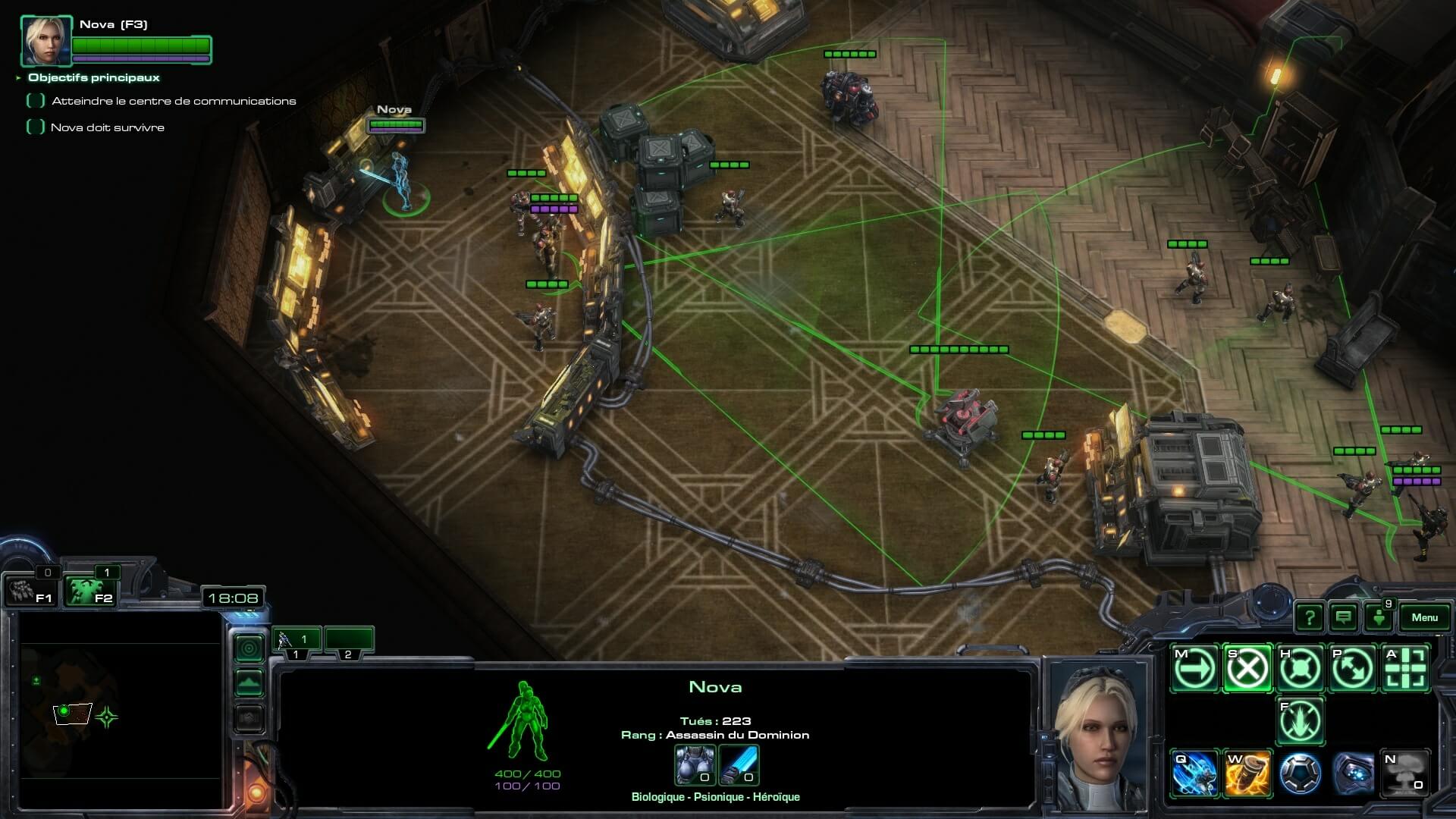Choose the Hold Position command
Image resolution: width=1456 pixels, height=819 pixels.
click(1301, 669)
